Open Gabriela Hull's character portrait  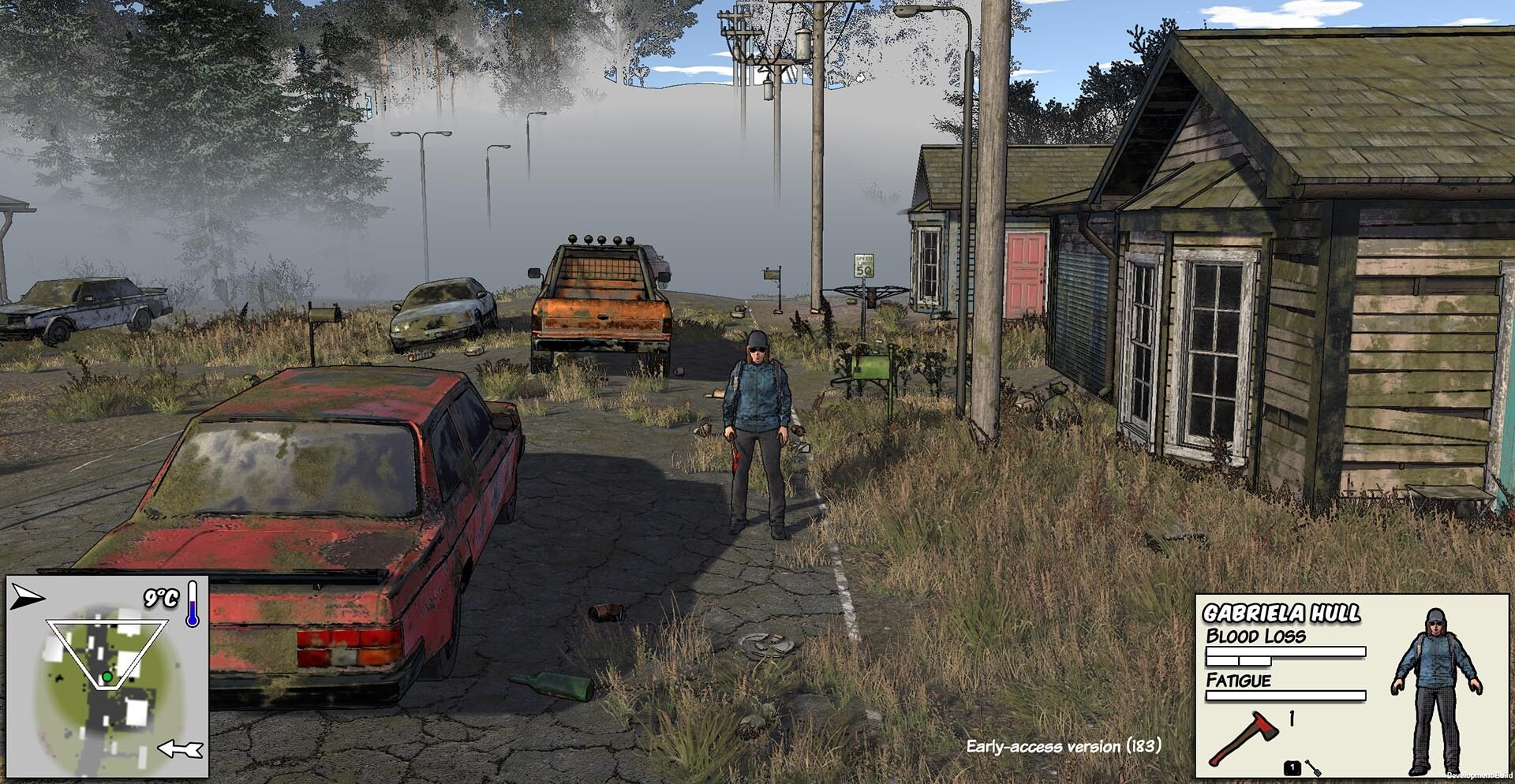pyautogui.click(x=1435, y=690)
